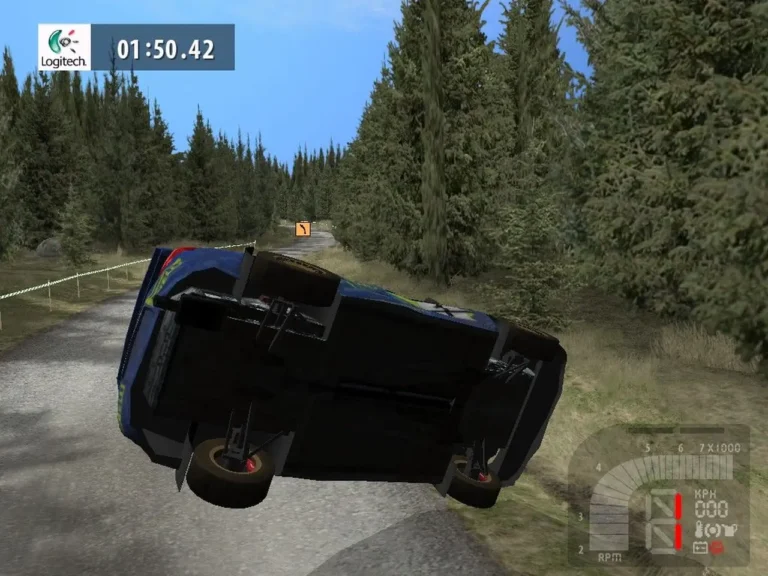Click the battery warning icon
Viewport: 768px width, 576px height.
699,548
